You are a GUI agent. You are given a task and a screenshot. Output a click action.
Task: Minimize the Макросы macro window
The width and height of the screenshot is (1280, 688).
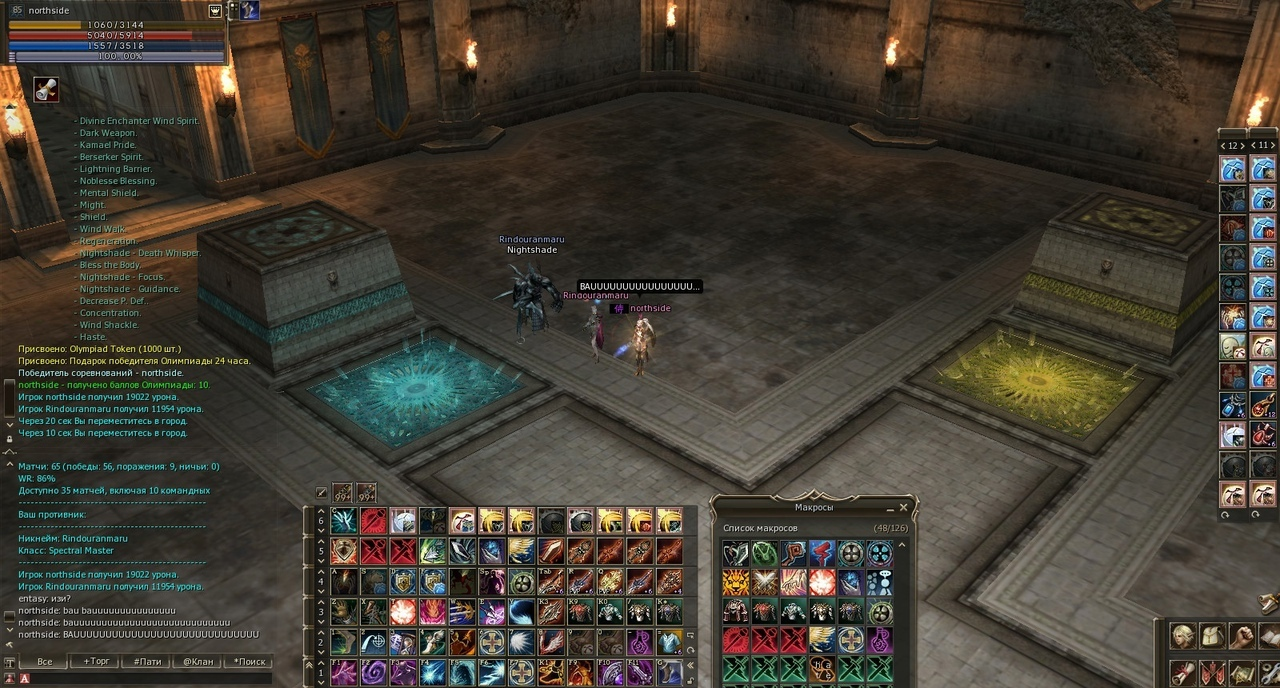(x=890, y=508)
